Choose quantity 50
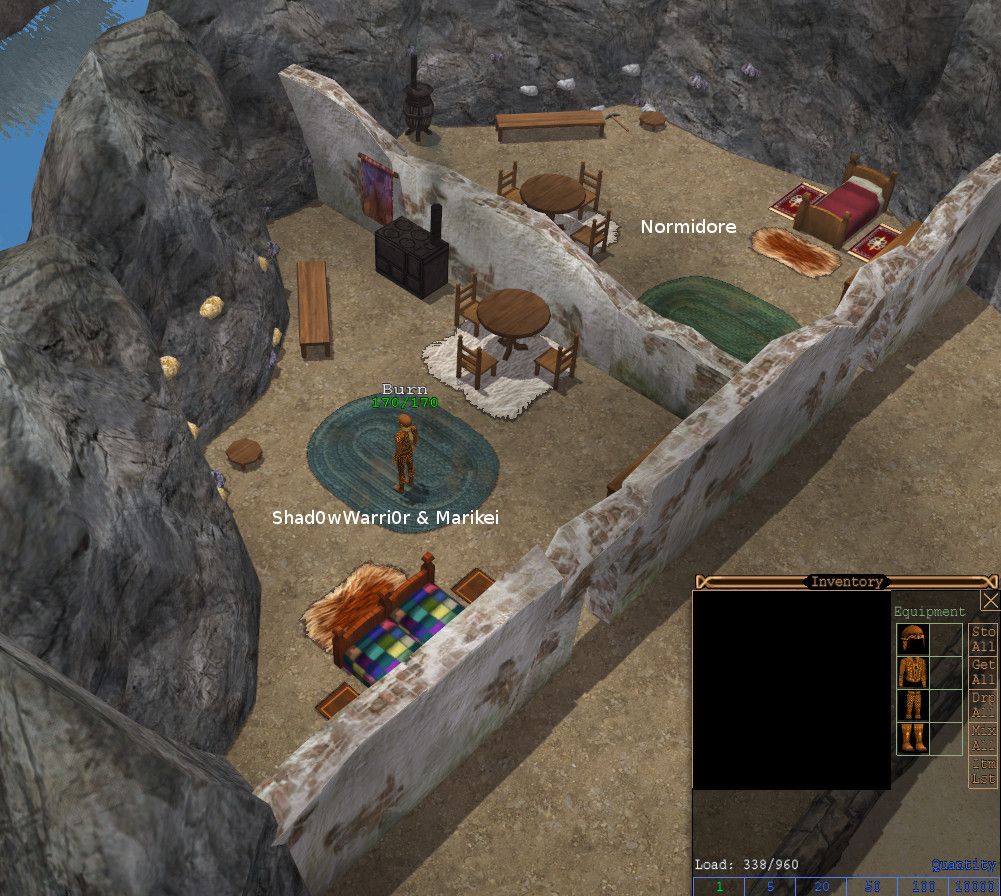 pyautogui.click(x=871, y=887)
